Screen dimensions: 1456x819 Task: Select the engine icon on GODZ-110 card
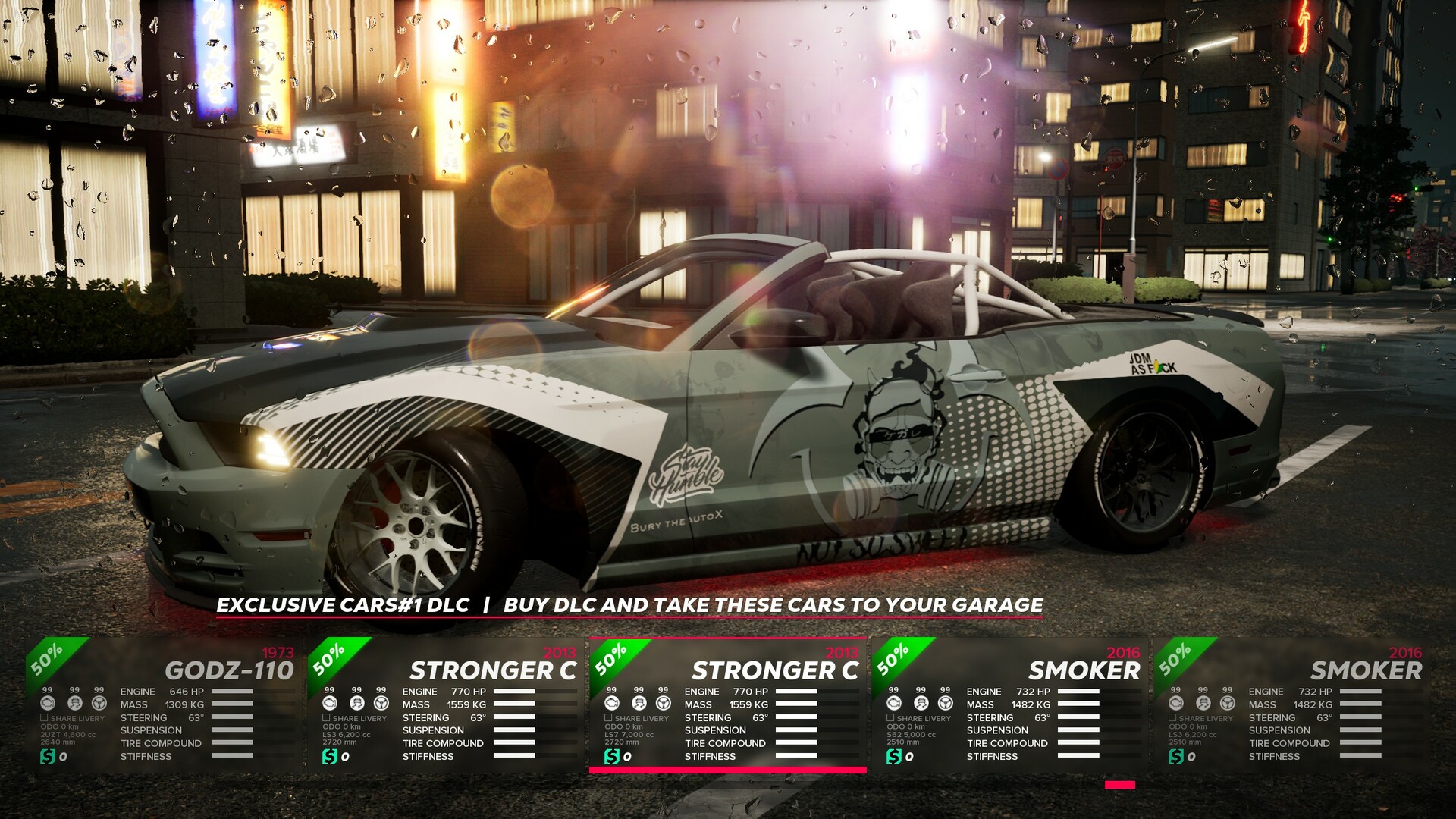click(48, 703)
